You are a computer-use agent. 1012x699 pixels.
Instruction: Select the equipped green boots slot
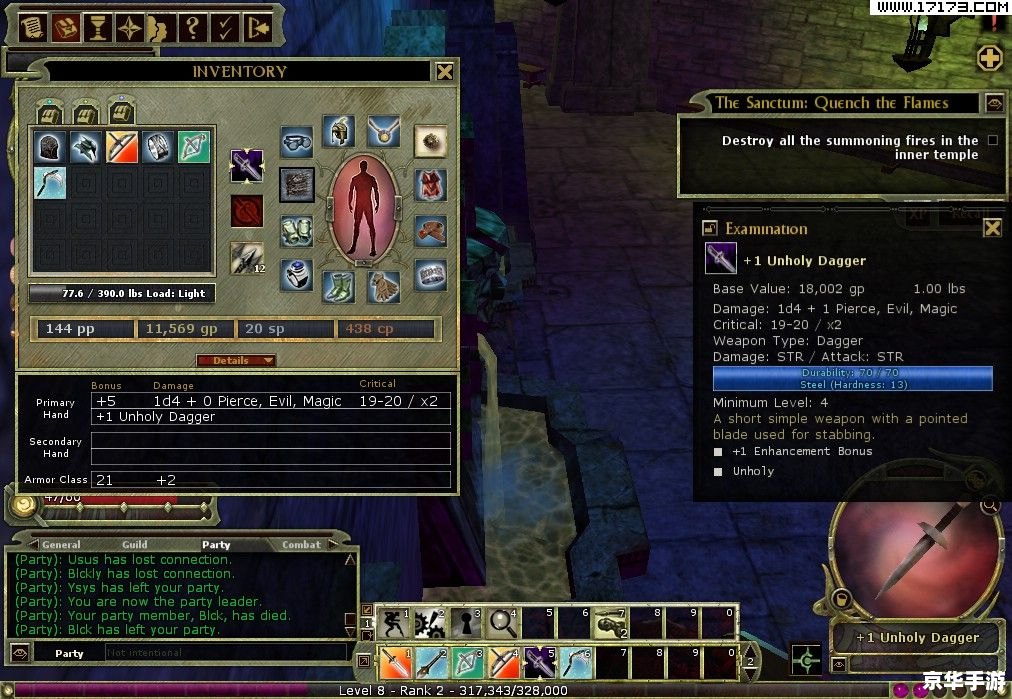coord(340,287)
